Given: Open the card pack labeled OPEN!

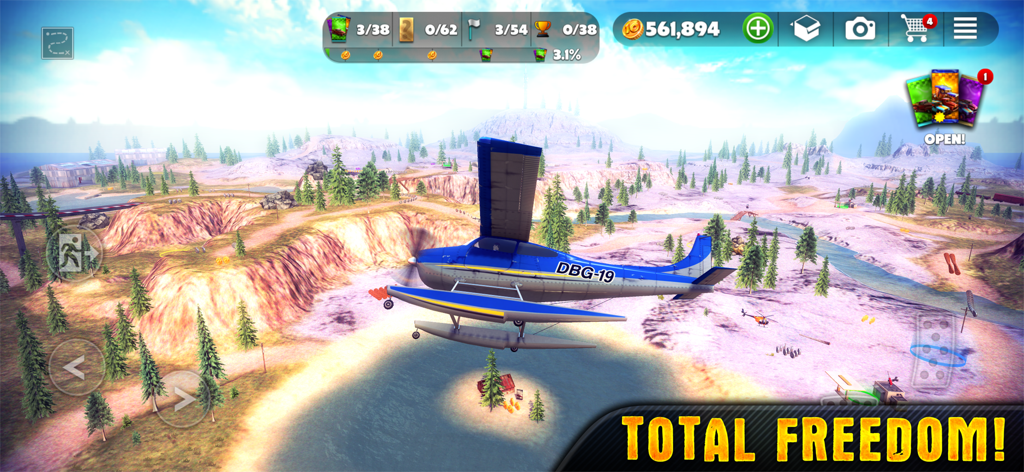Looking at the screenshot, I should coord(943,105).
